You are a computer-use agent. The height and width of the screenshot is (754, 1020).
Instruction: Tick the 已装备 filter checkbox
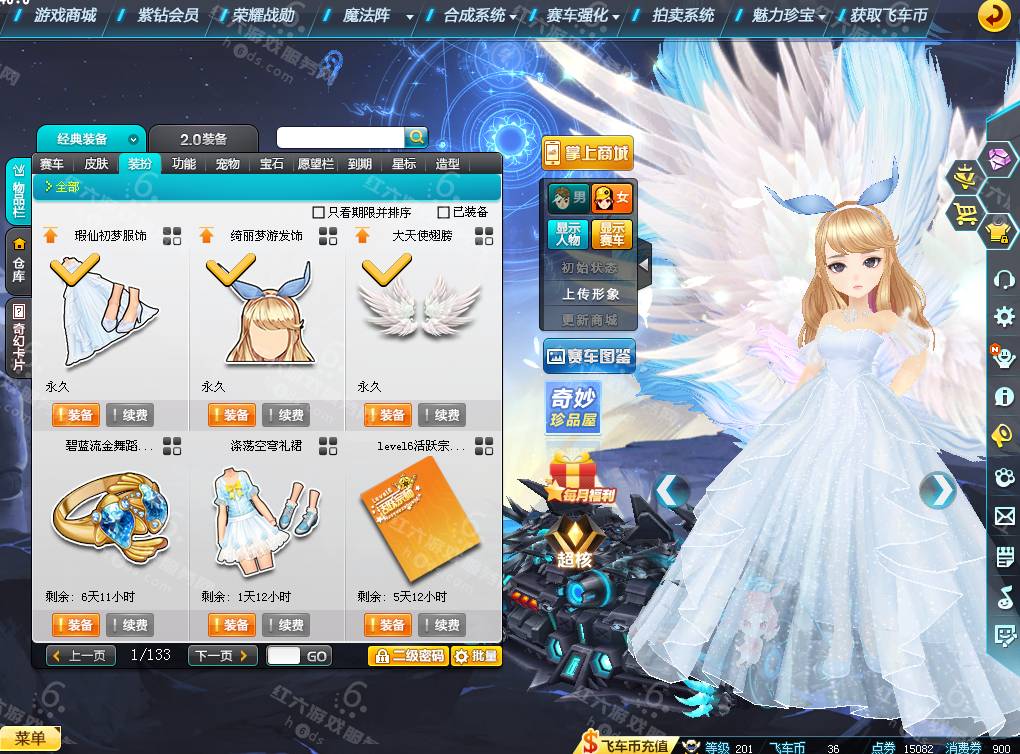coord(444,212)
